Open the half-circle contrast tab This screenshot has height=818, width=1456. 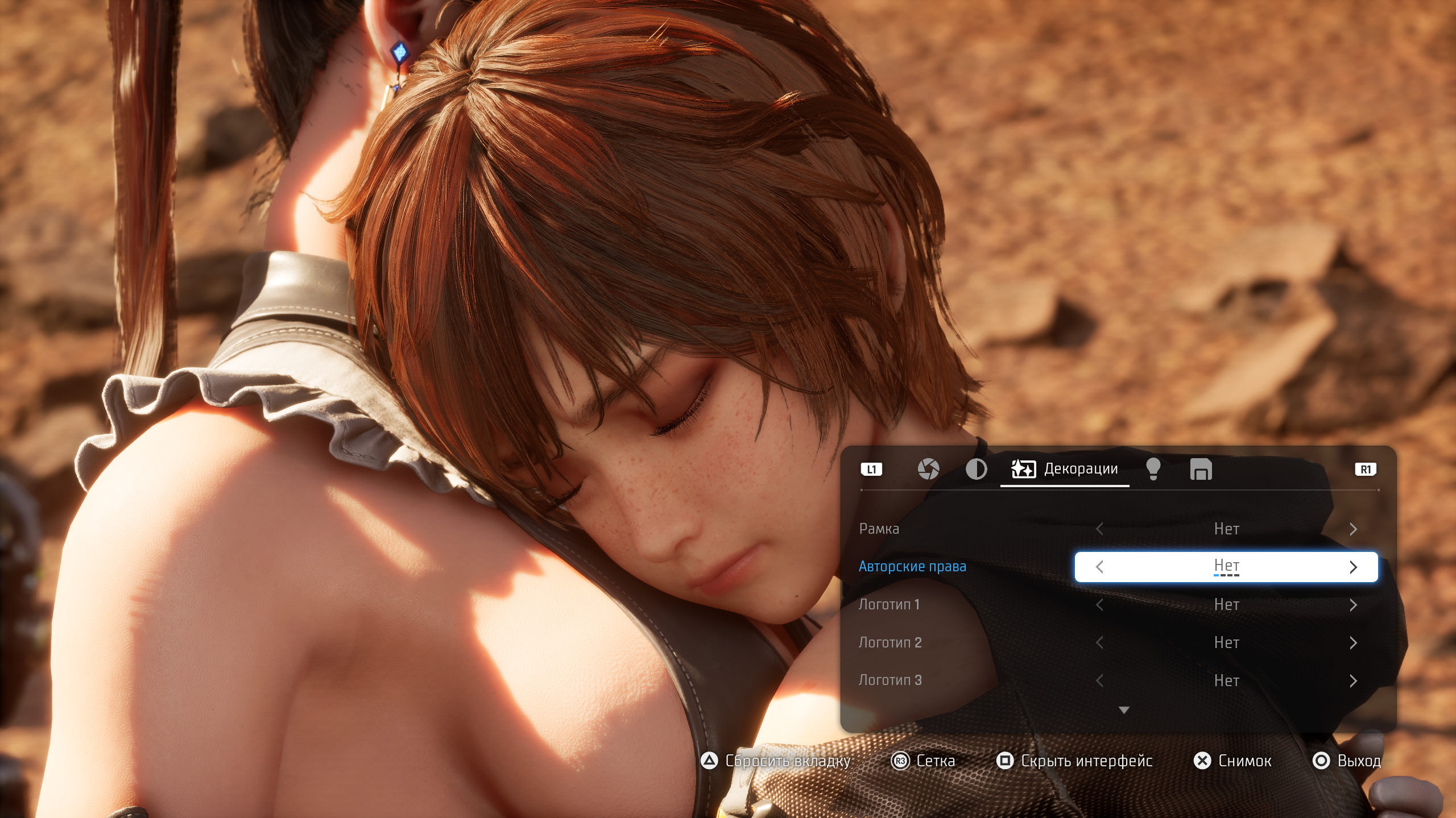coord(976,469)
